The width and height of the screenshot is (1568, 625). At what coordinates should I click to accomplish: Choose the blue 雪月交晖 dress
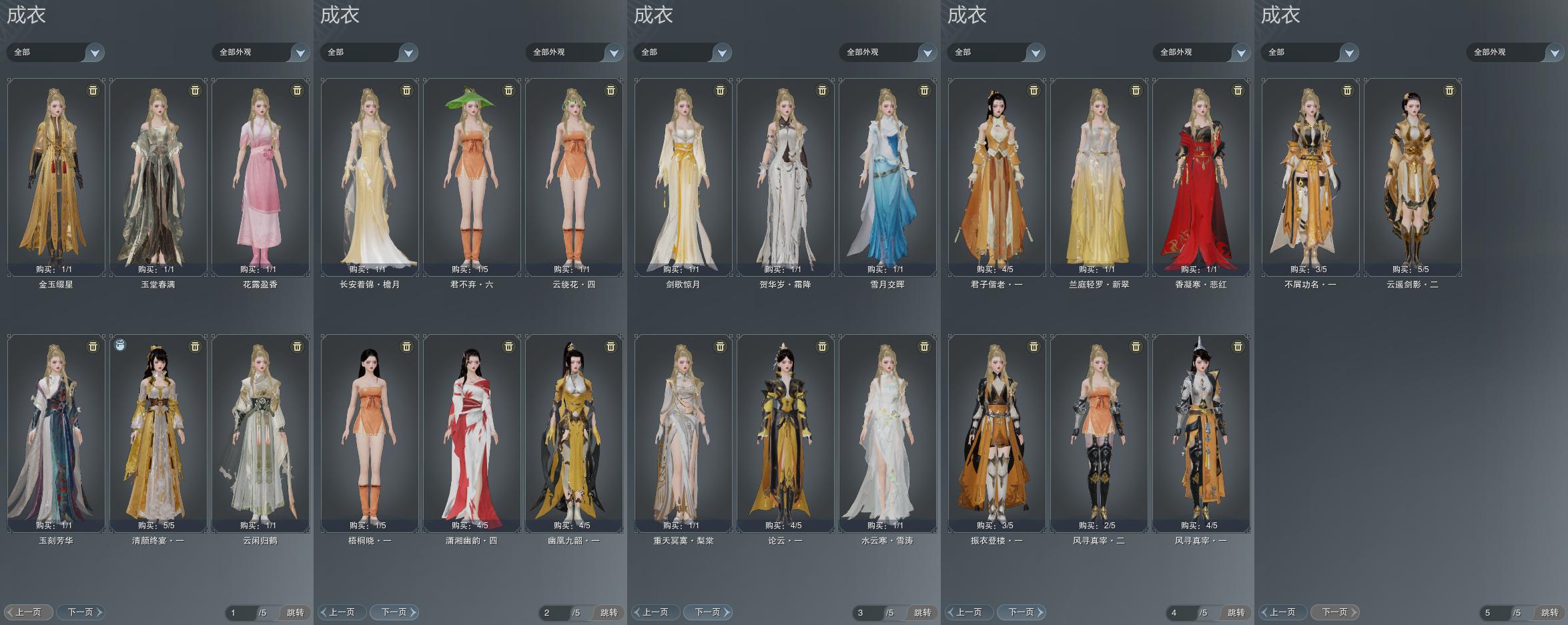(x=887, y=177)
